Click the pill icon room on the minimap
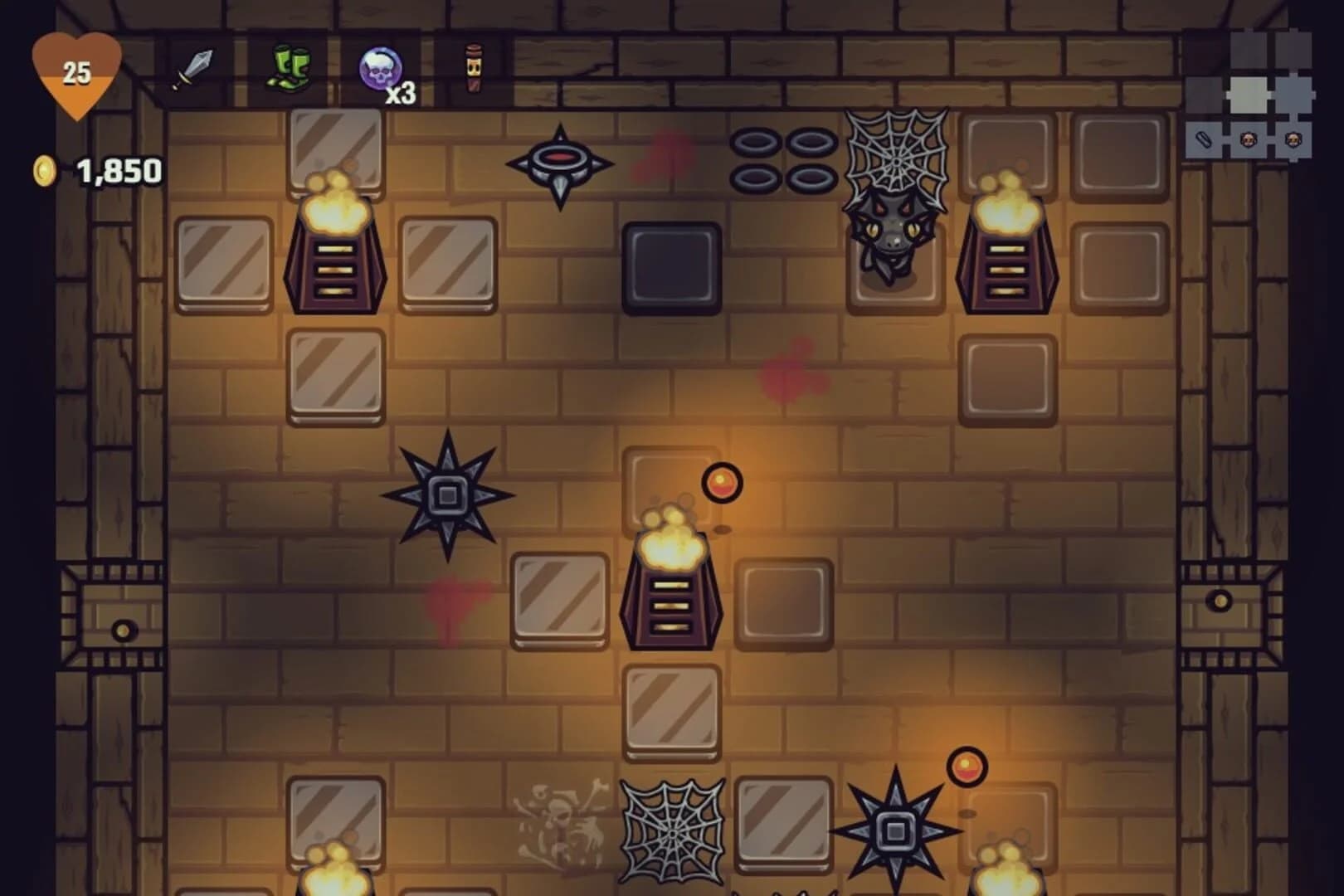Screen dimensions: 1344x896 (x=1203, y=139)
